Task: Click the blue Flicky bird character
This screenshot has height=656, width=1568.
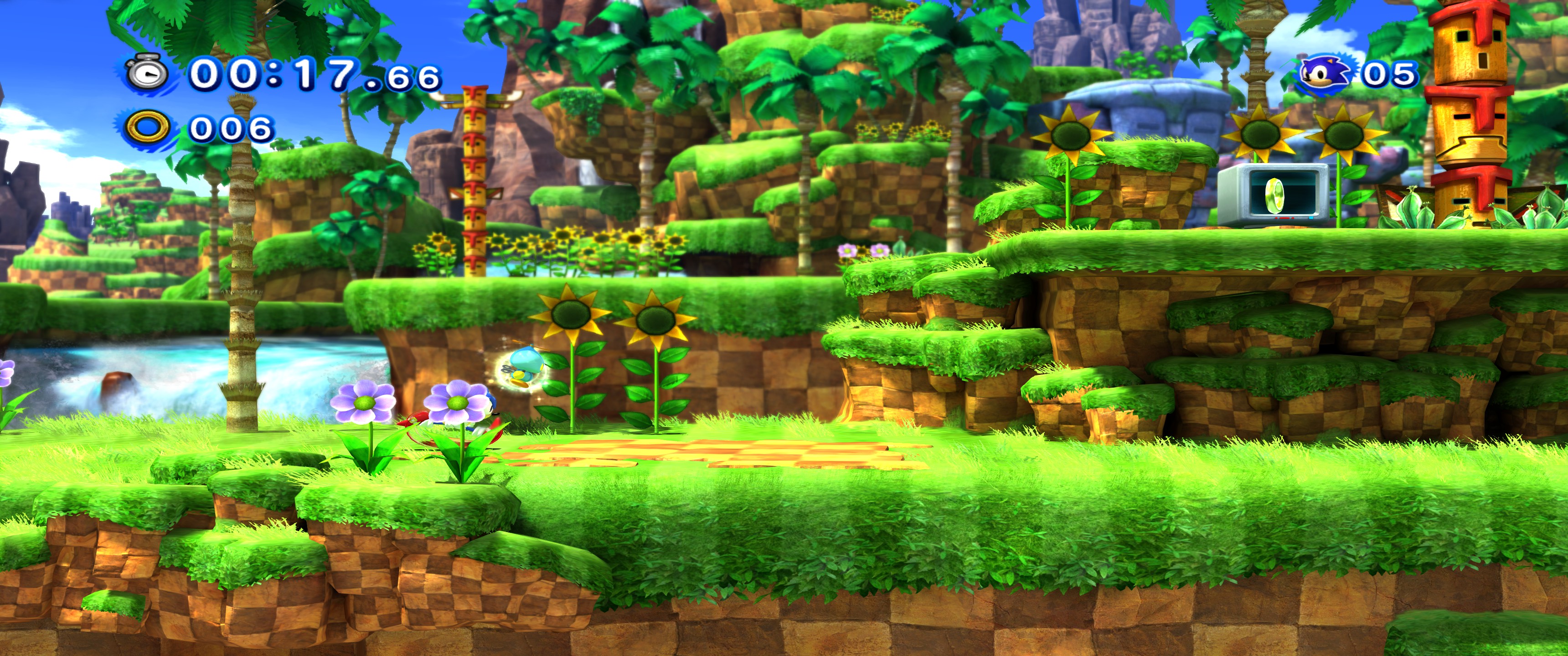Action: tap(525, 364)
